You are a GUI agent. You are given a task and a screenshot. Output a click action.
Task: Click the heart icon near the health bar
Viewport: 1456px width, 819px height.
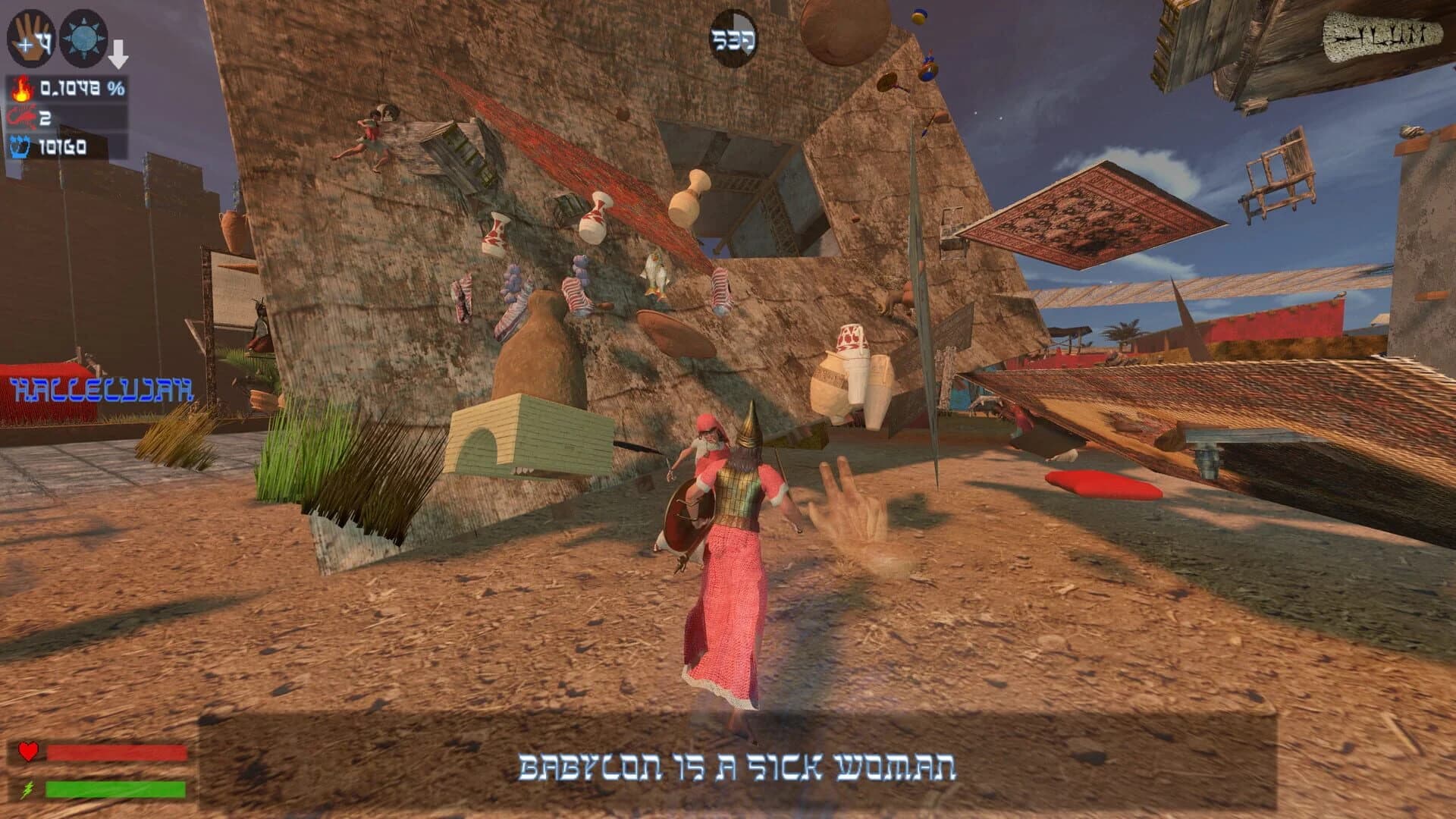coord(27,752)
